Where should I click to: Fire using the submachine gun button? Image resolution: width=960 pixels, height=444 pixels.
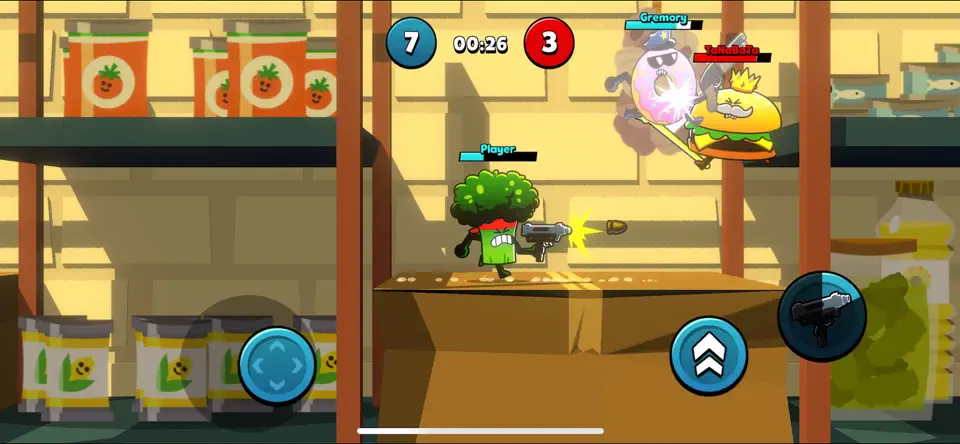click(822, 315)
